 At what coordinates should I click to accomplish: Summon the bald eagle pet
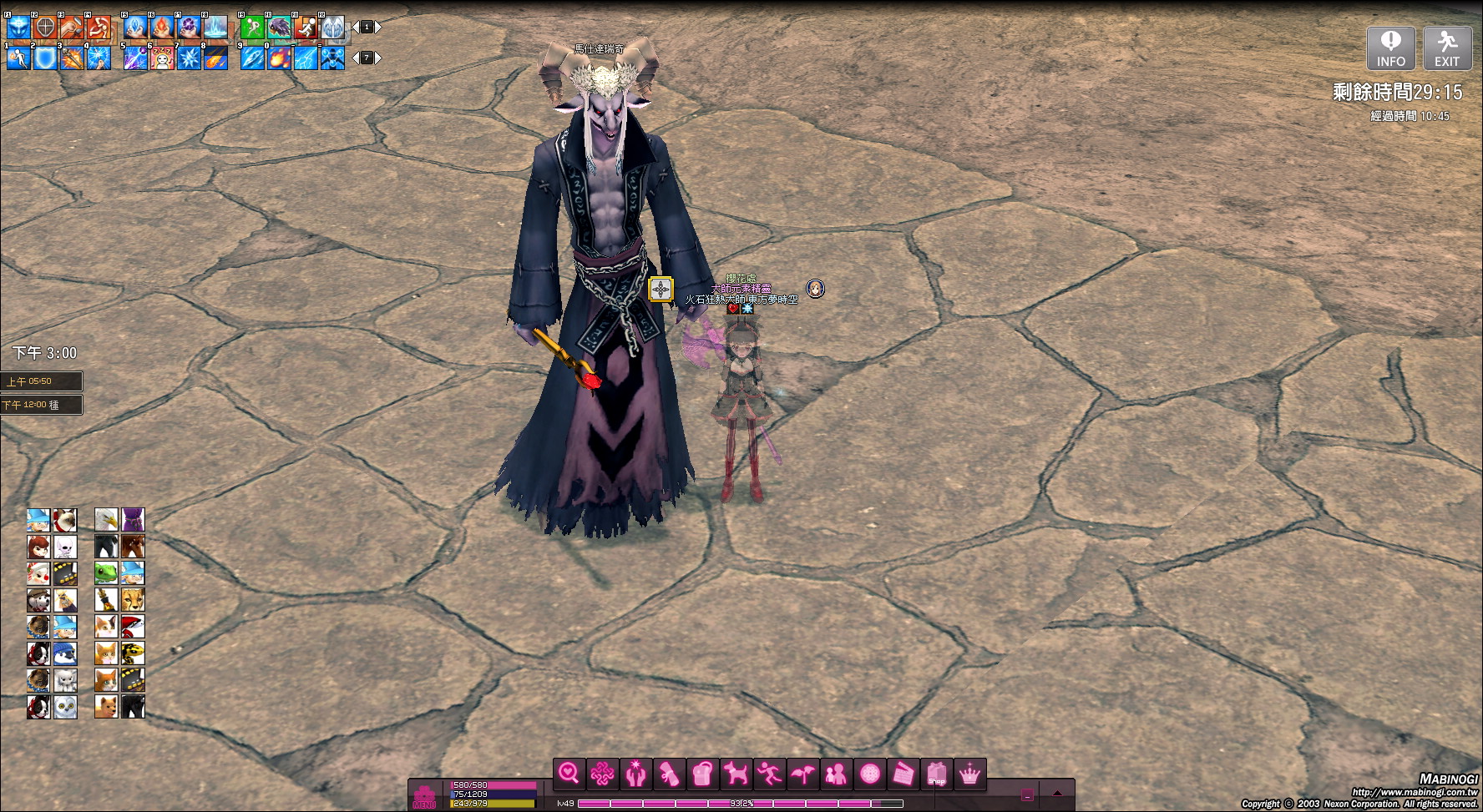pyautogui.click(x=106, y=520)
